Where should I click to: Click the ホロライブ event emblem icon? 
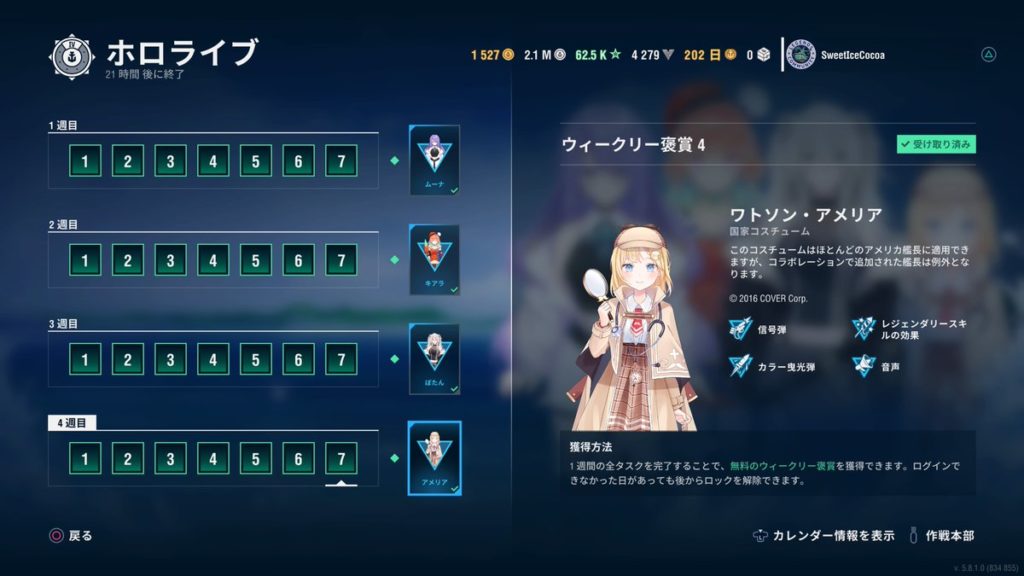[72, 56]
